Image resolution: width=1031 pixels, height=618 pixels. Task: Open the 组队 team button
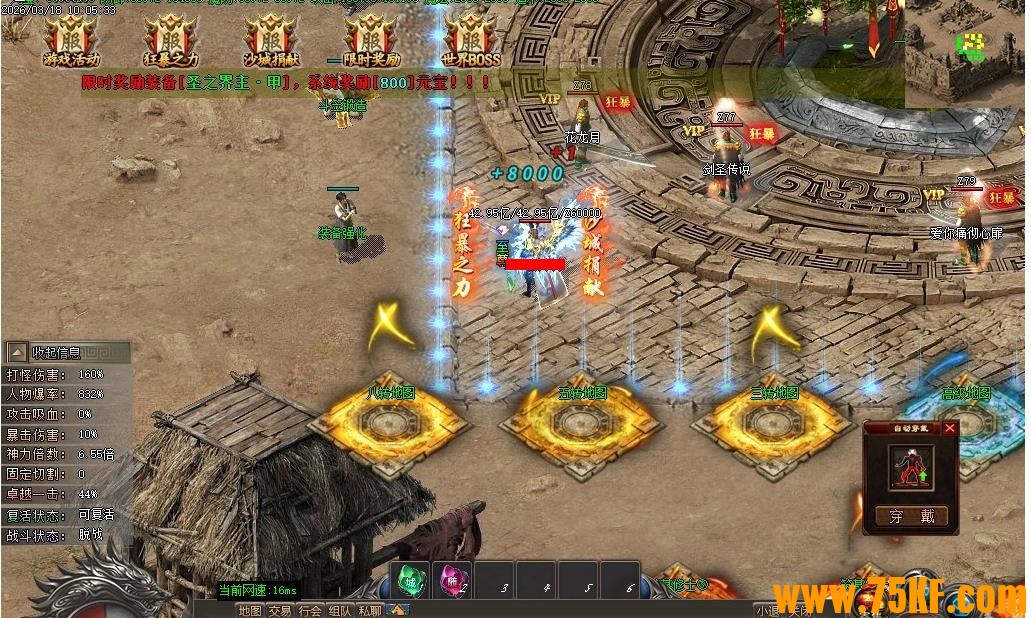340,610
